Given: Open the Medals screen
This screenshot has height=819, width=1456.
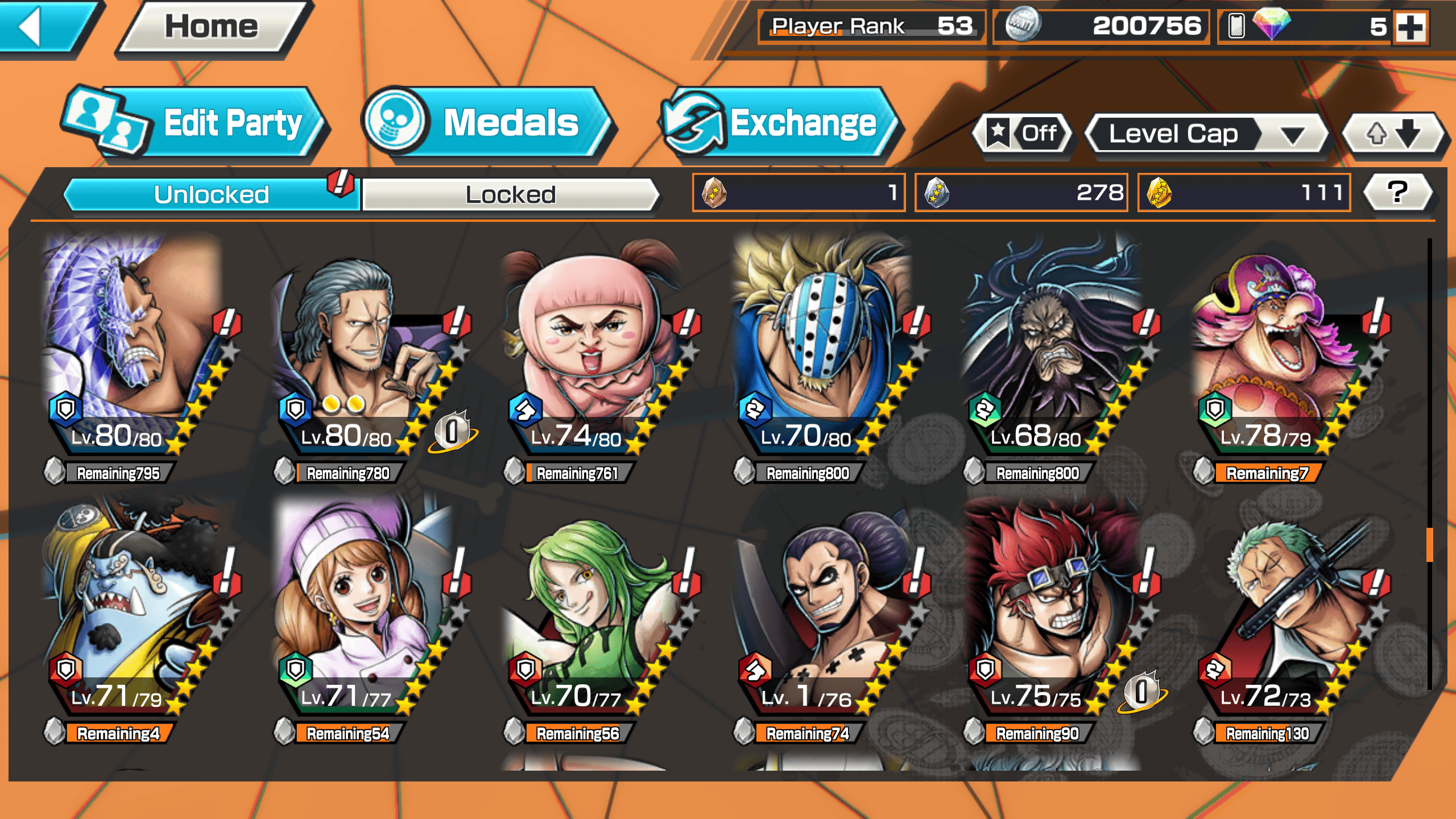Looking at the screenshot, I should coord(489,123).
